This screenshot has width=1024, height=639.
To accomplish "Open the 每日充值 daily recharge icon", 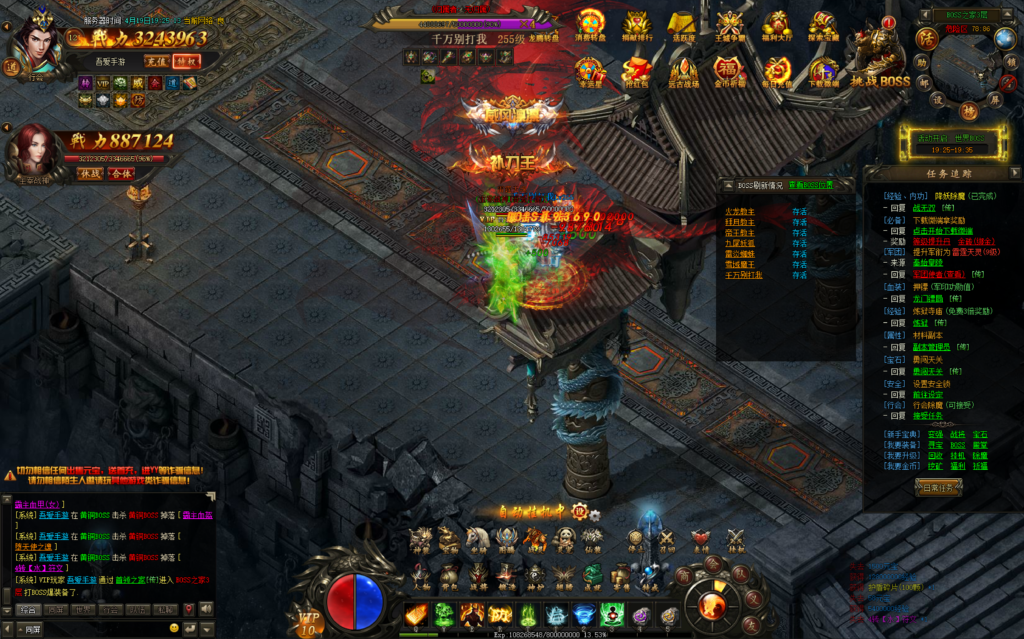I will [x=776, y=72].
